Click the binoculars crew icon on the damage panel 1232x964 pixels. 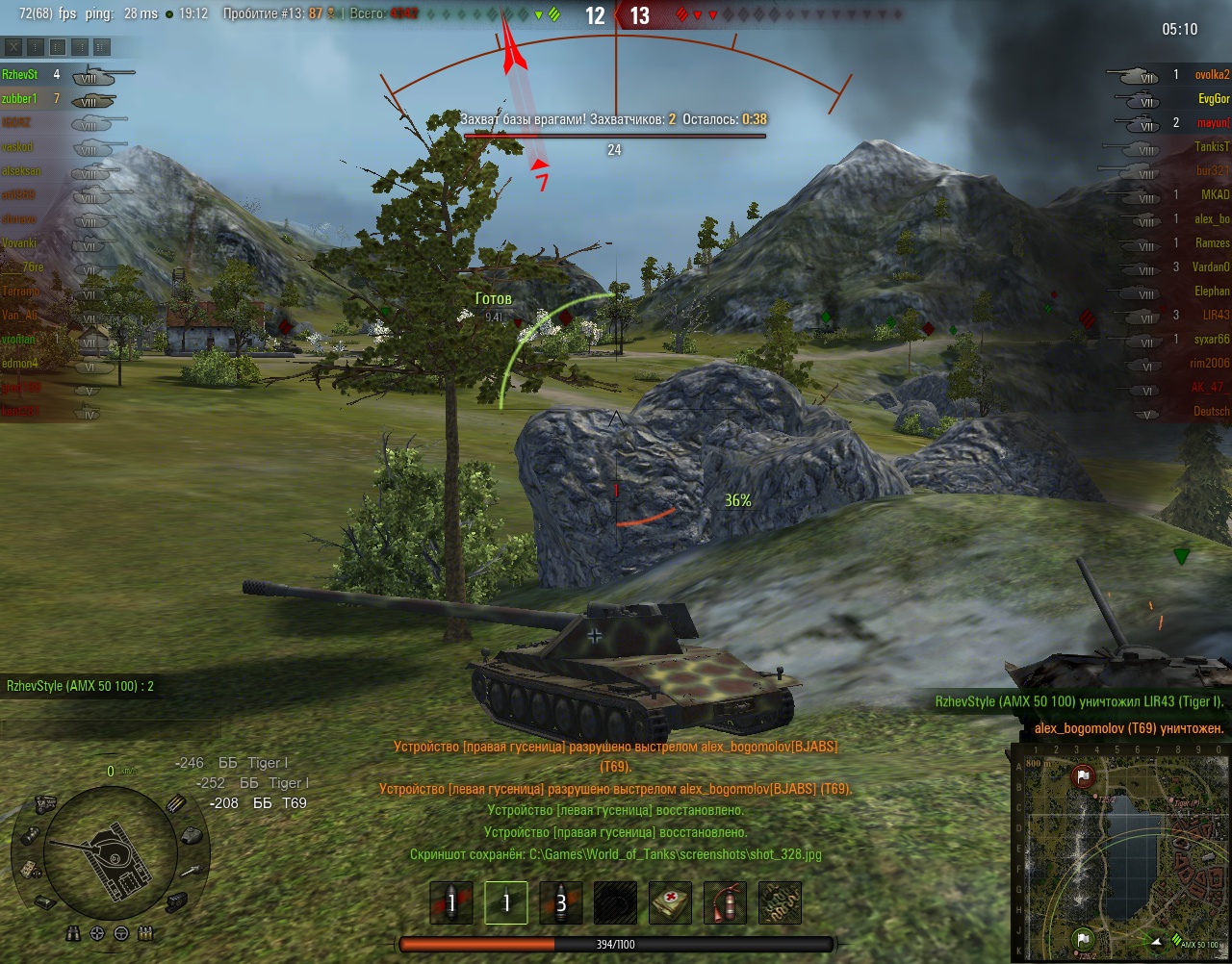(x=74, y=933)
